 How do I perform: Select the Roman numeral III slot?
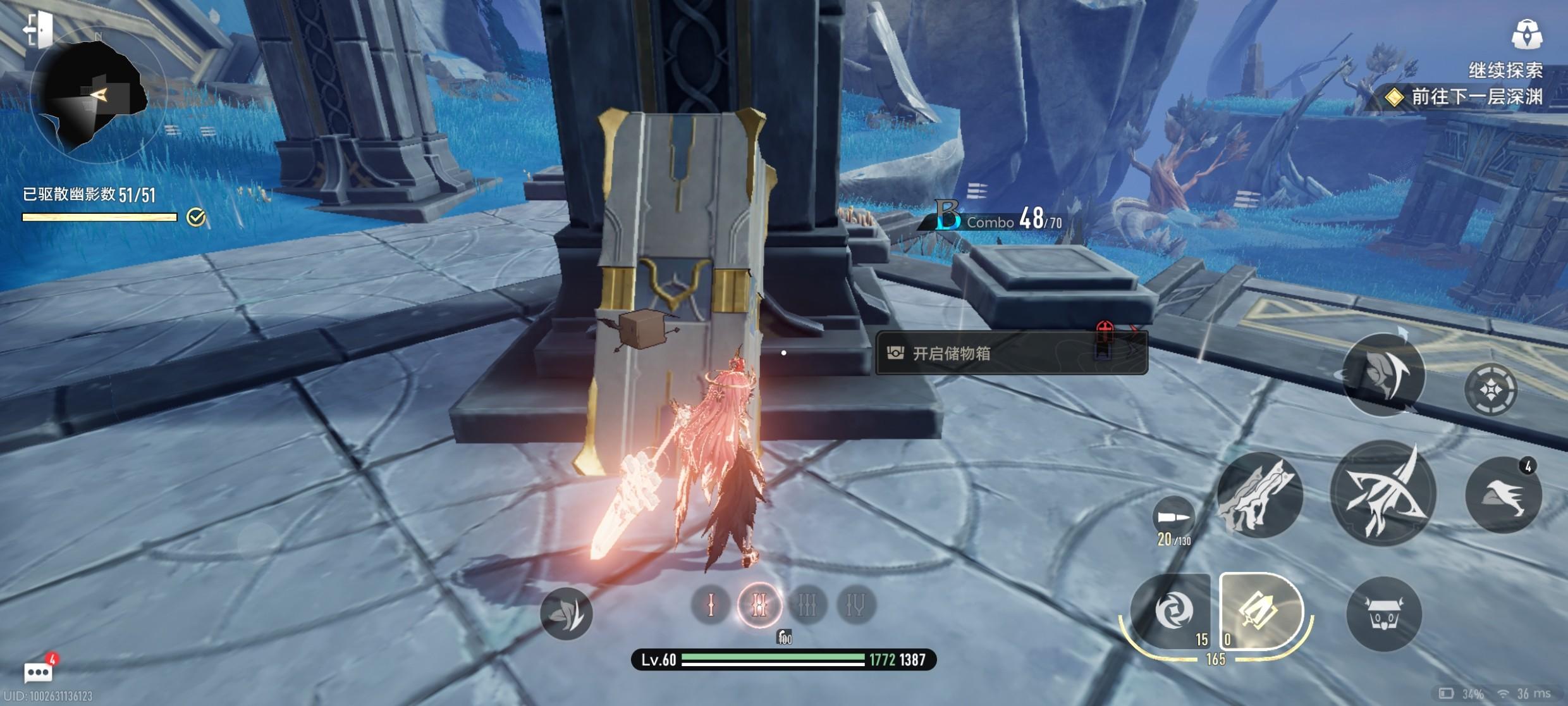click(x=807, y=605)
